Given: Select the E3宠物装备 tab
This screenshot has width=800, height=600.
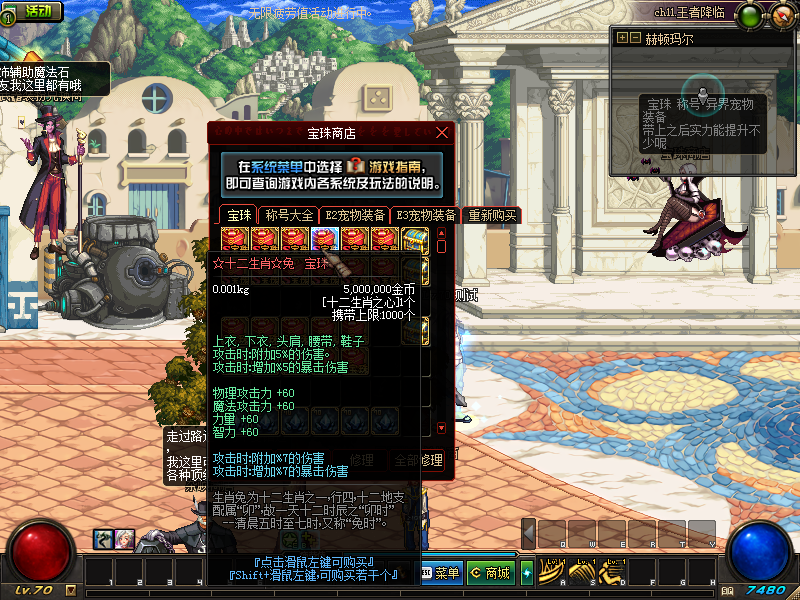Looking at the screenshot, I should pos(425,215).
